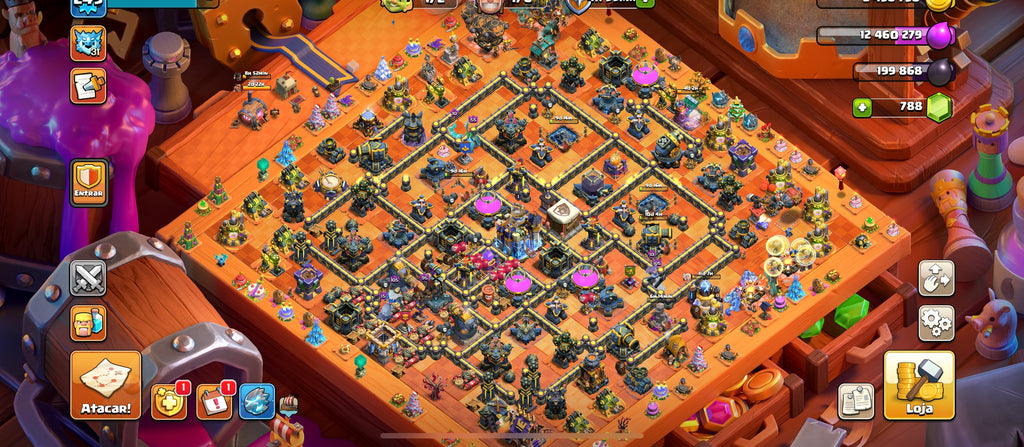Tap the Atacar! attack button
The width and height of the screenshot is (1024, 447).
pyautogui.click(x=105, y=384)
